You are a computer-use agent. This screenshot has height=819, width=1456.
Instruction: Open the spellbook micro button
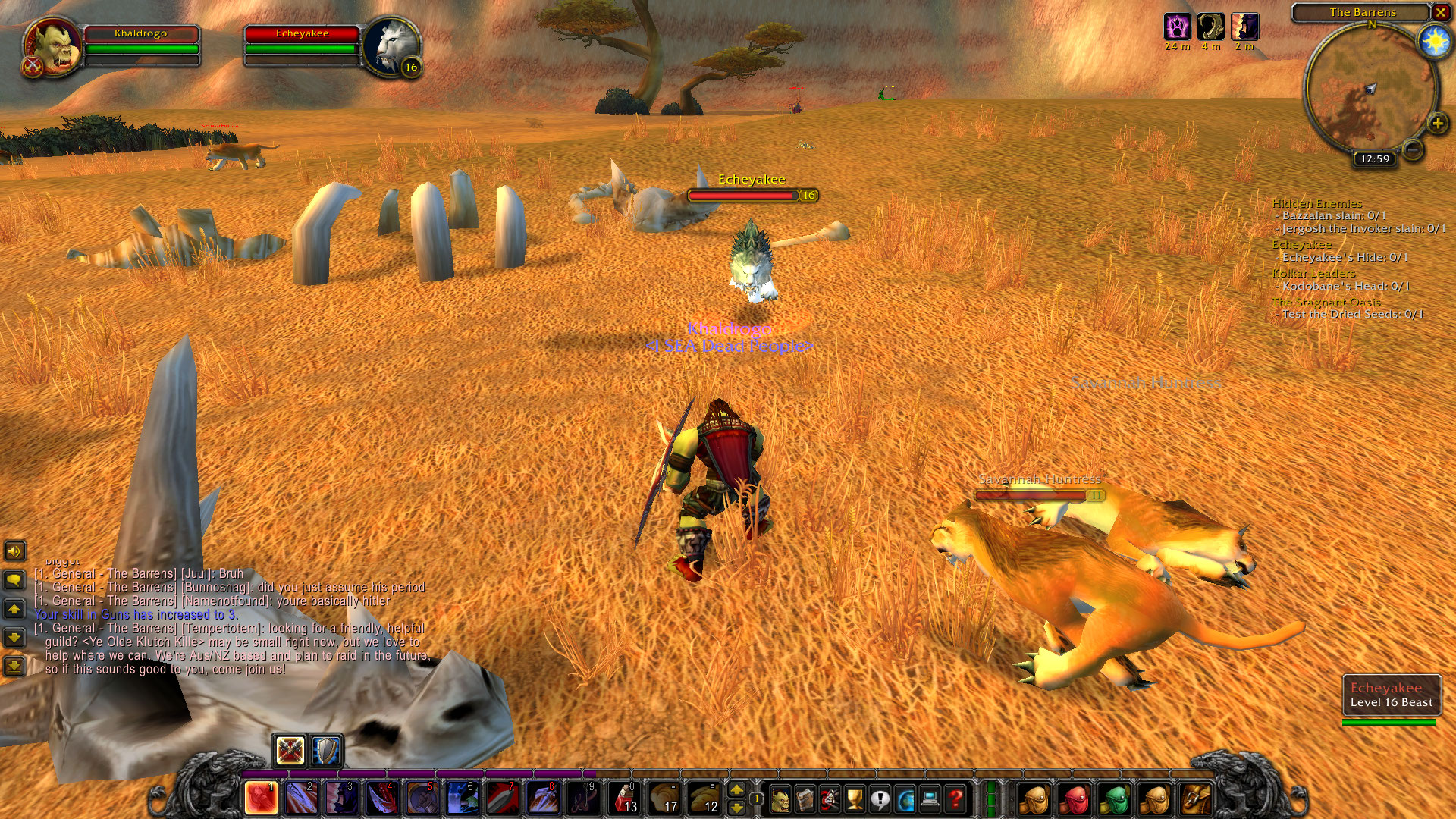point(805,799)
